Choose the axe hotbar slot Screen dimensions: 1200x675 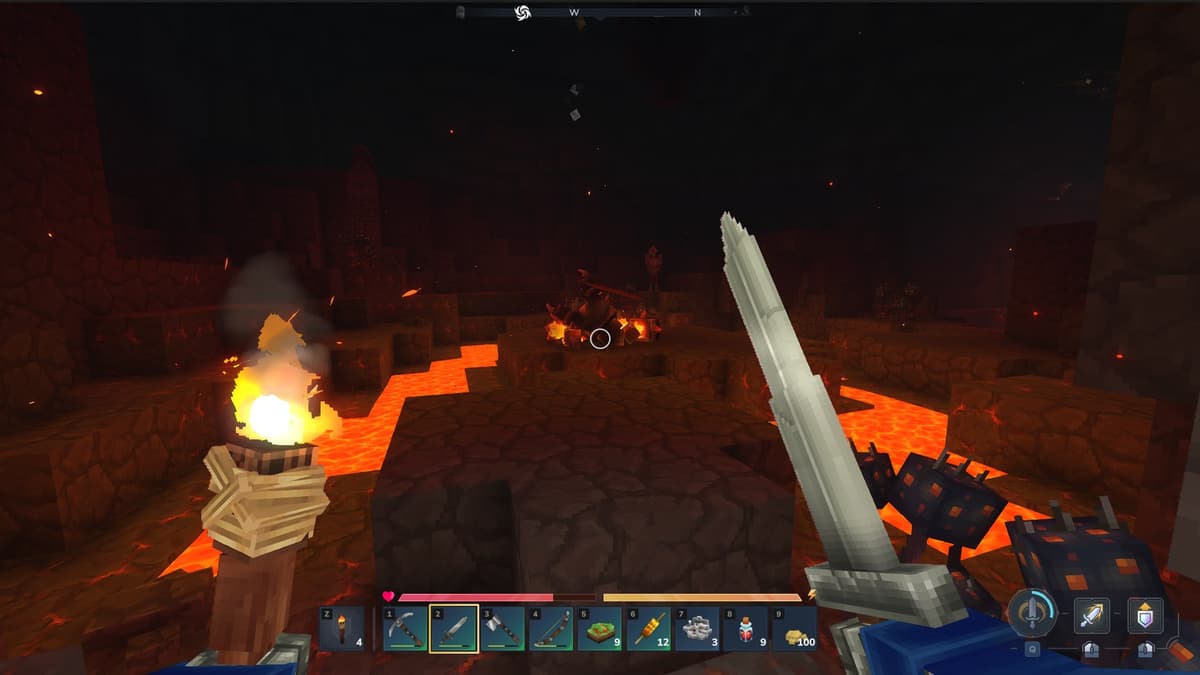coord(503,629)
